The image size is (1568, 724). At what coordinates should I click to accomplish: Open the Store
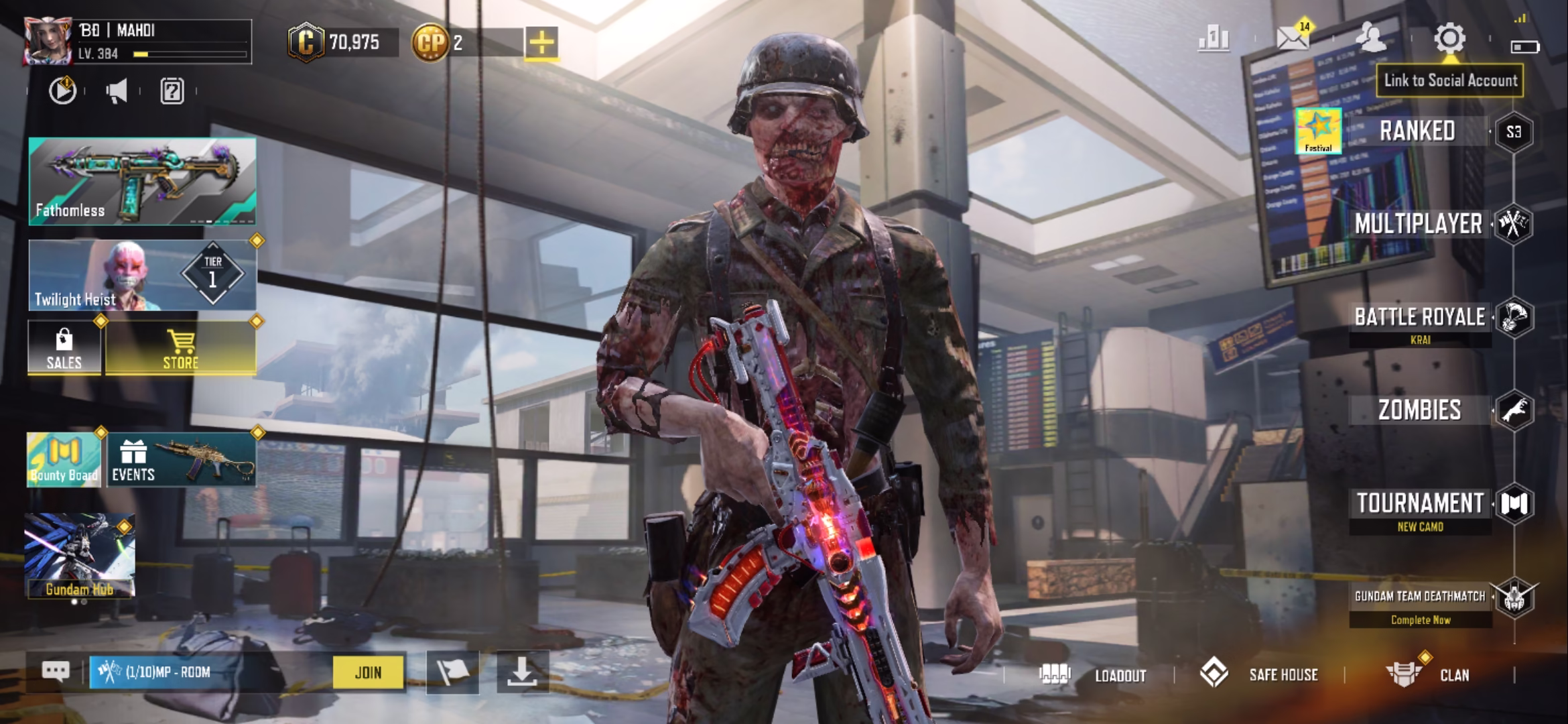coord(181,348)
